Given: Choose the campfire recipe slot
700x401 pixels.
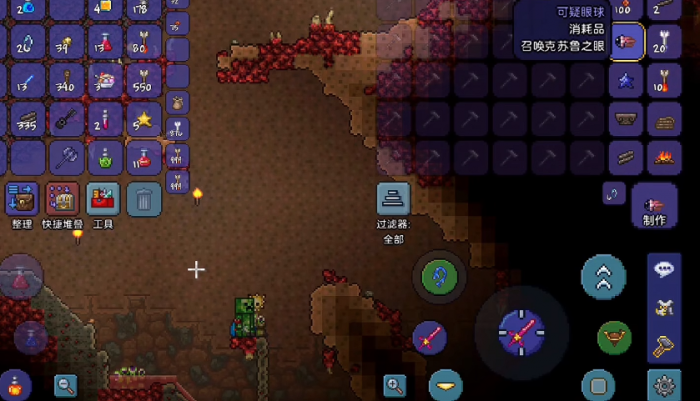Looking at the screenshot, I should [661, 156].
